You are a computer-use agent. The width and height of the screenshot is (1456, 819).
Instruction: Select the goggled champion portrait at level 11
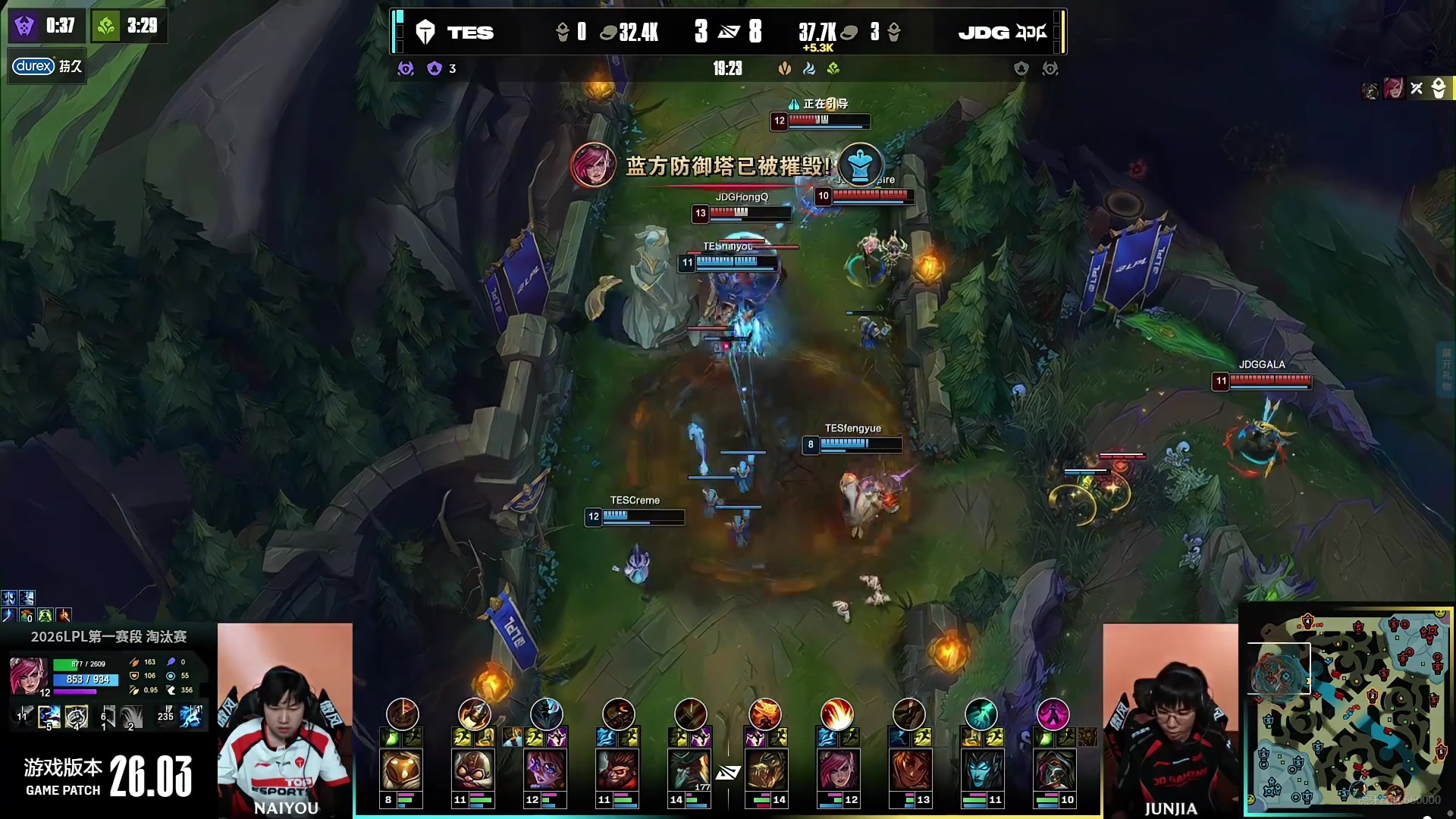(473, 770)
